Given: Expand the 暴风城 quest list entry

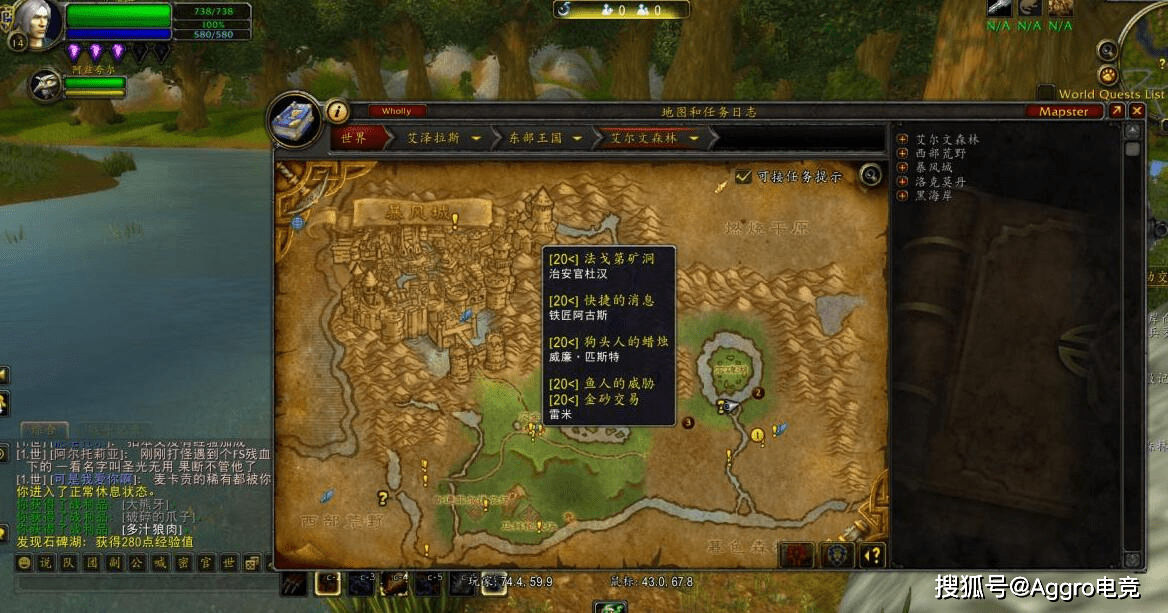Looking at the screenshot, I should pos(903,168).
